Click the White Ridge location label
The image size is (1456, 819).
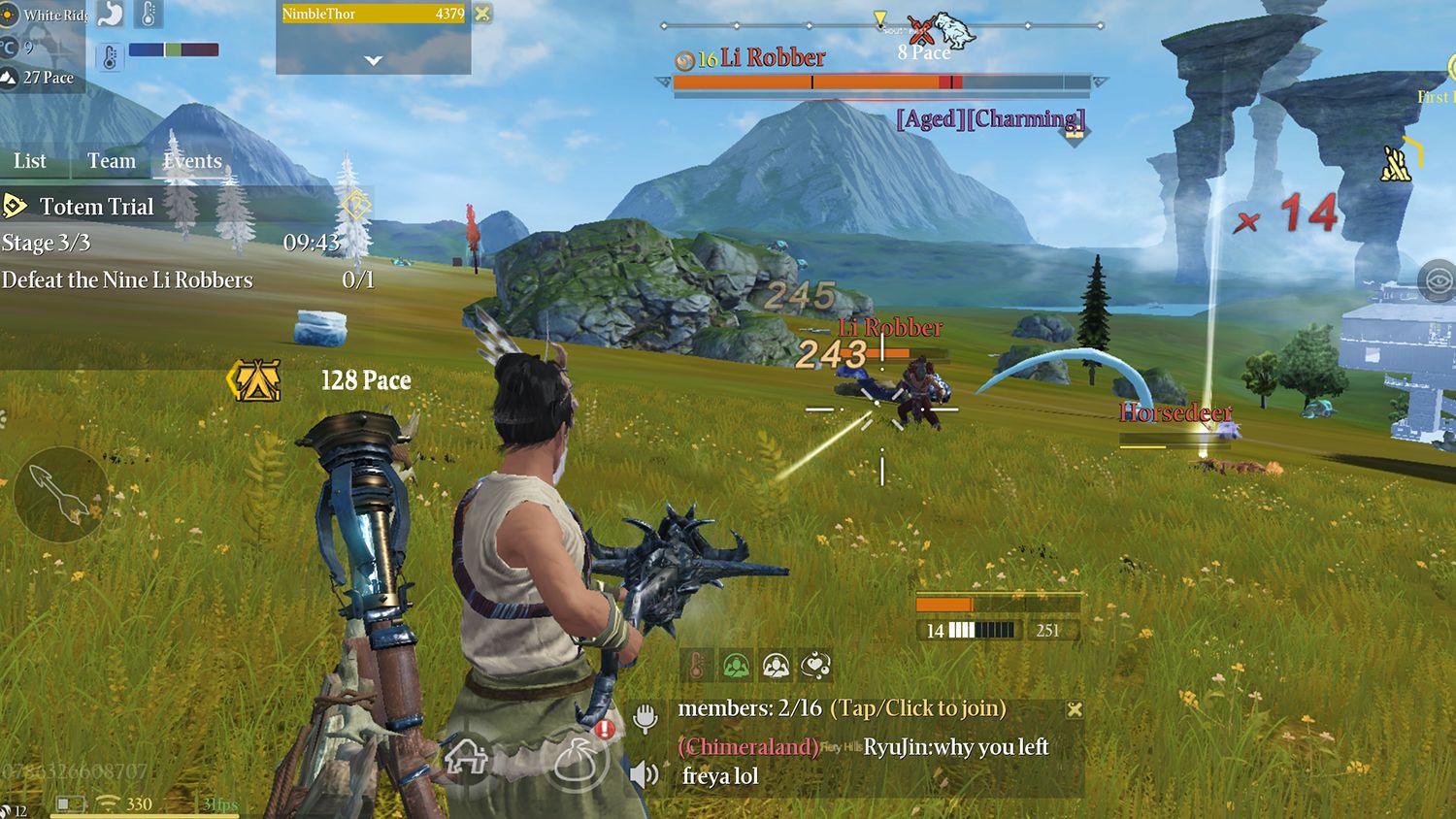pos(53,15)
